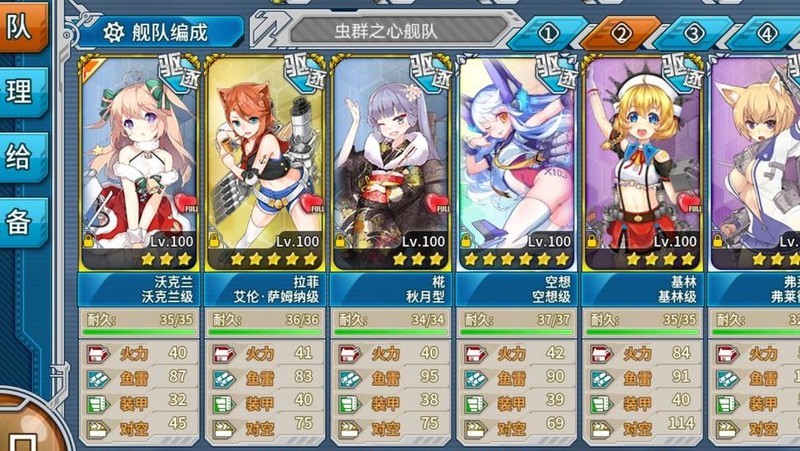Select fleet tab number 1
800x451 pixels.
click(548, 33)
